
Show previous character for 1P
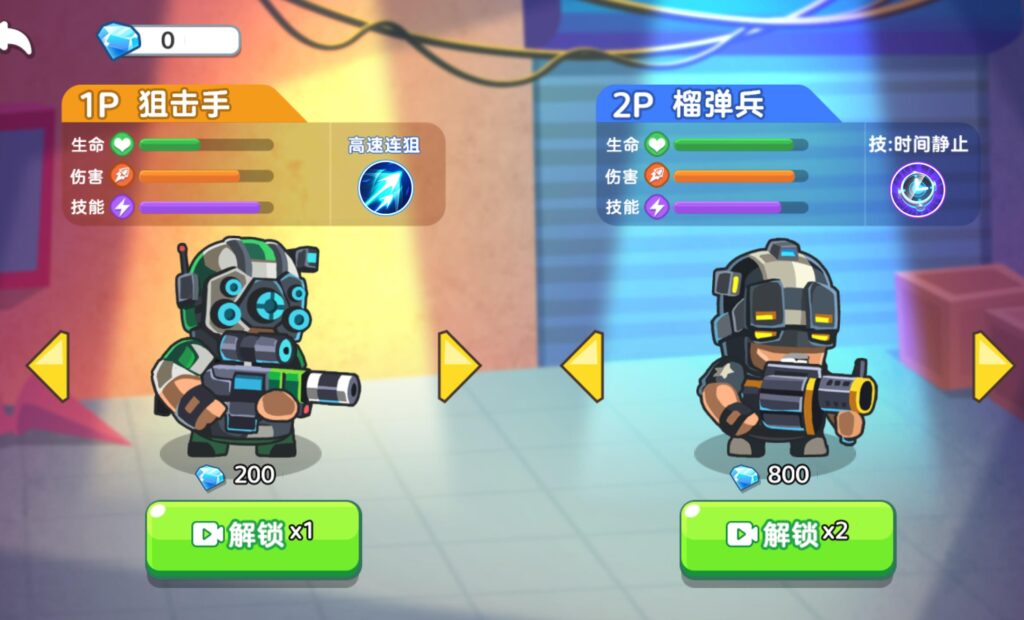(48, 366)
